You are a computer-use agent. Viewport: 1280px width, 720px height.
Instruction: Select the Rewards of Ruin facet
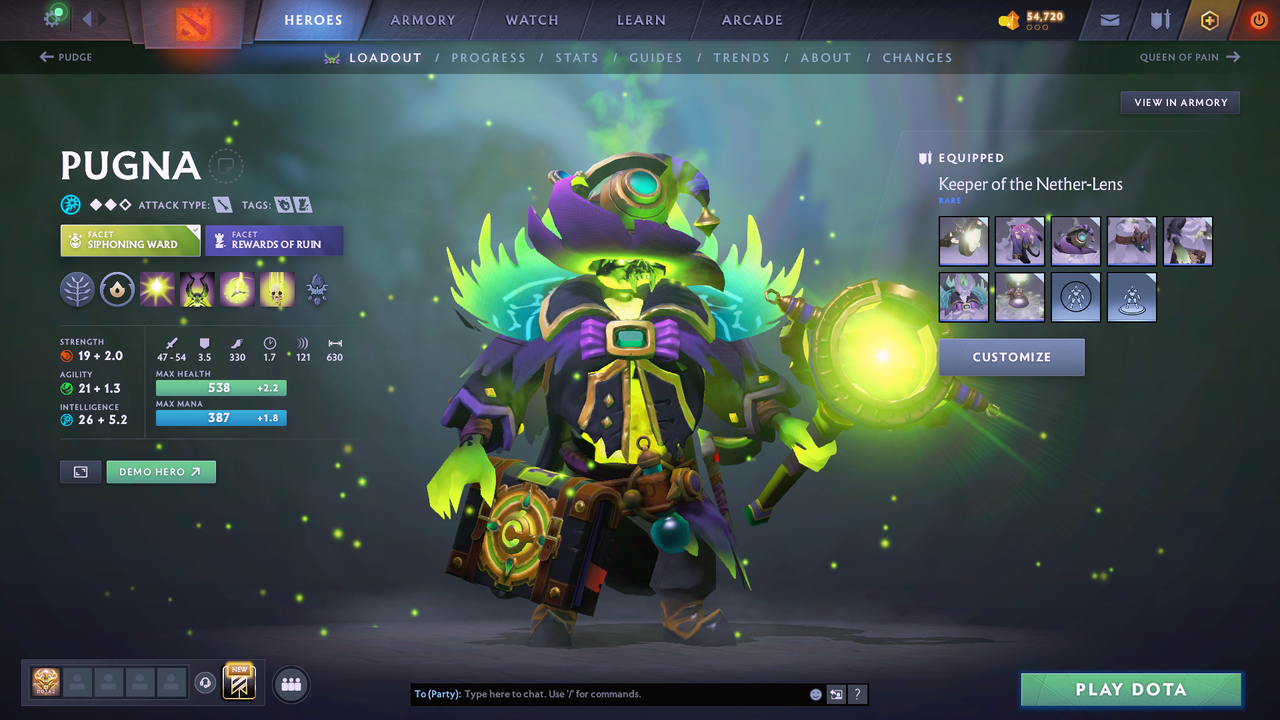pyautogui.click(x=274, y=240)
